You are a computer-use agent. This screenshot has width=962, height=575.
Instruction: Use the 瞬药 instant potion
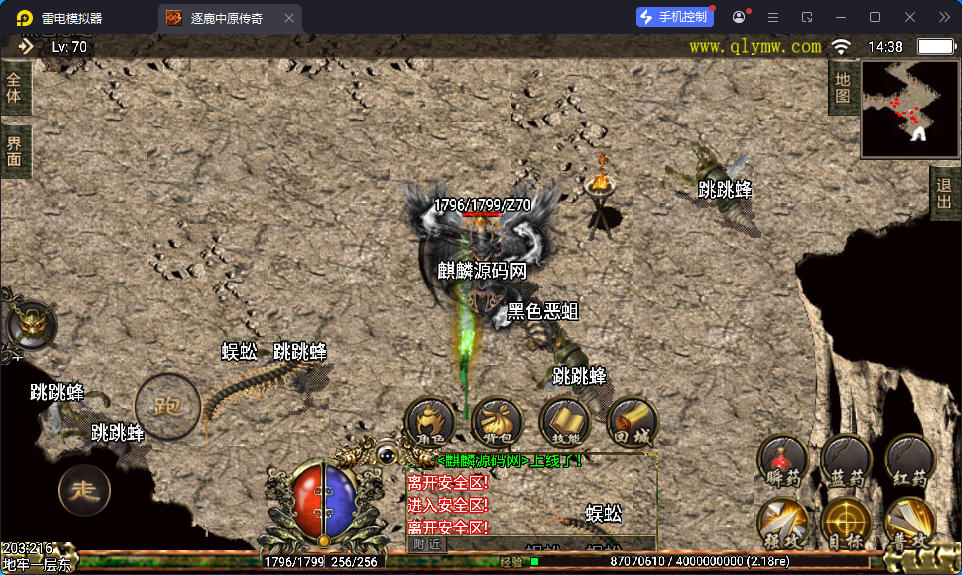(782, 461)
